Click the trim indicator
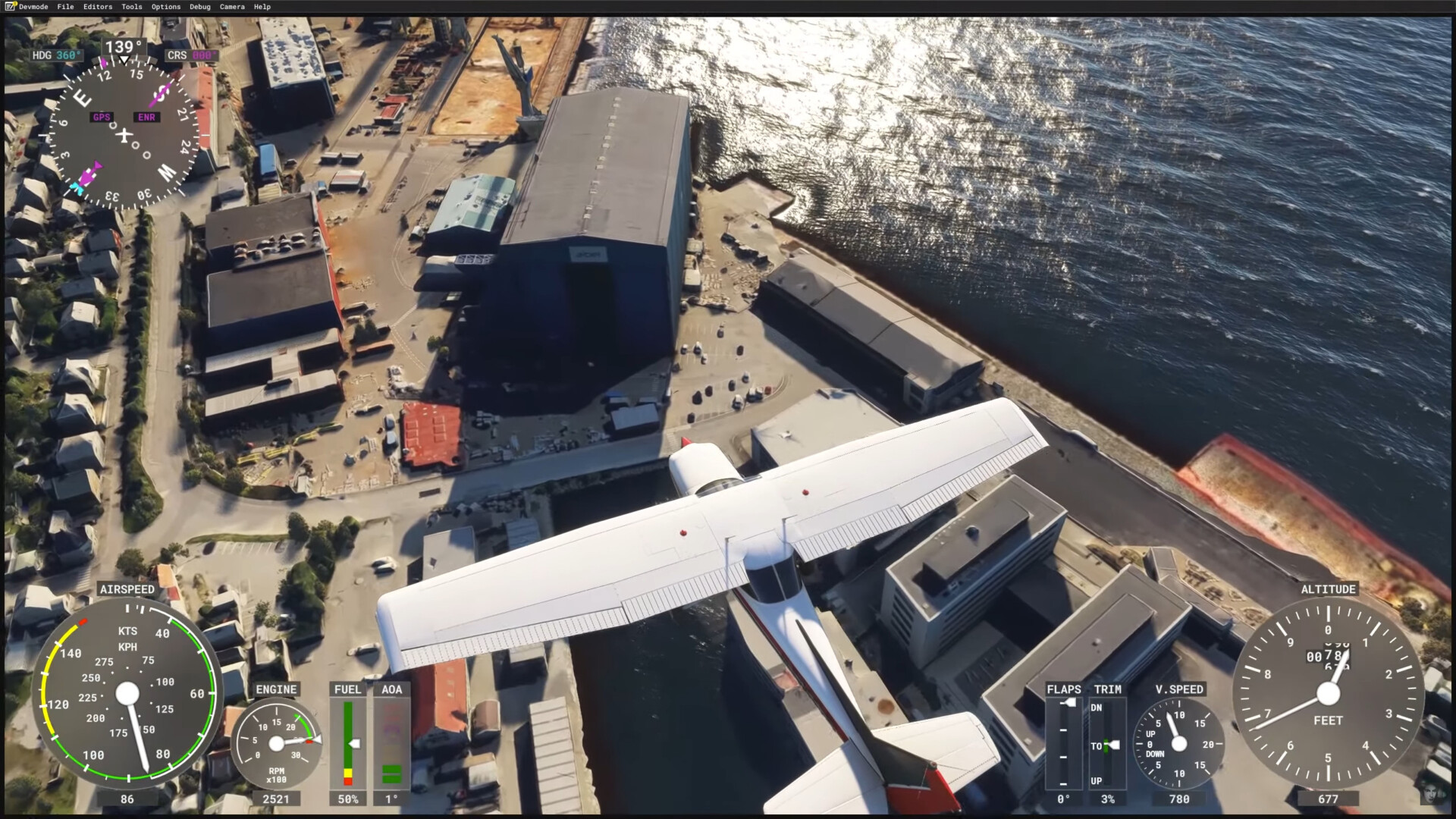Screen dimensions: 1456x819 coord(1107,743)
